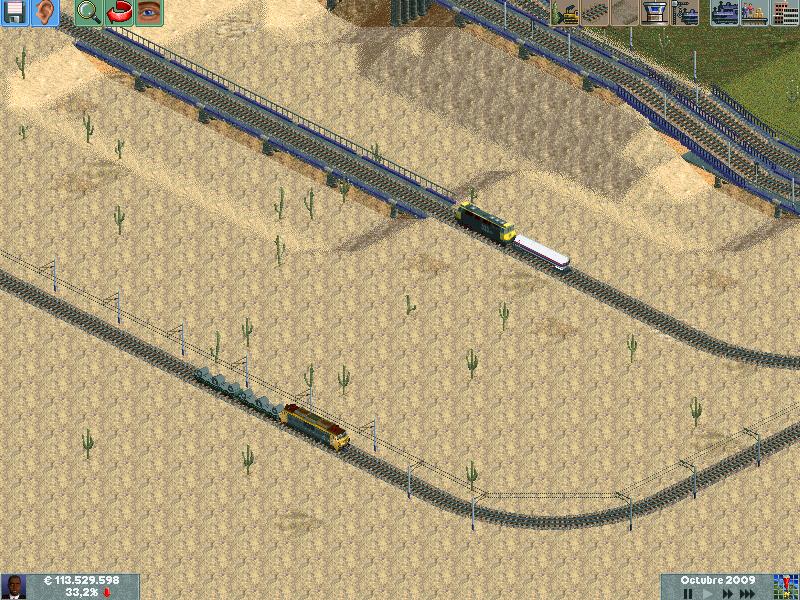Screen dimensions: 800x600
Task: Open the railway track construction tool
Action: [595, 13]
